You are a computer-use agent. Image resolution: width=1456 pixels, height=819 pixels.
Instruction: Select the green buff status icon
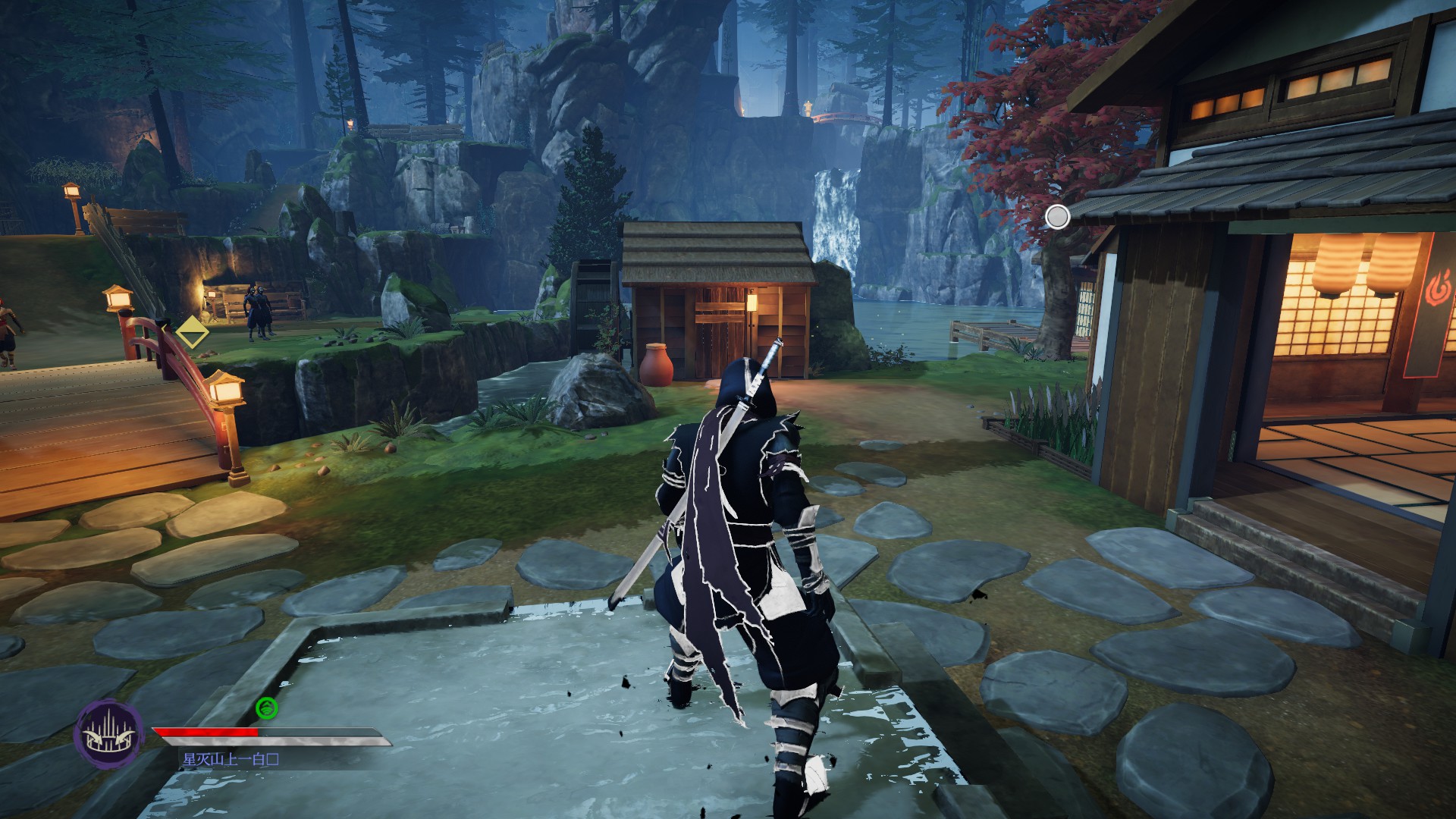267,708
